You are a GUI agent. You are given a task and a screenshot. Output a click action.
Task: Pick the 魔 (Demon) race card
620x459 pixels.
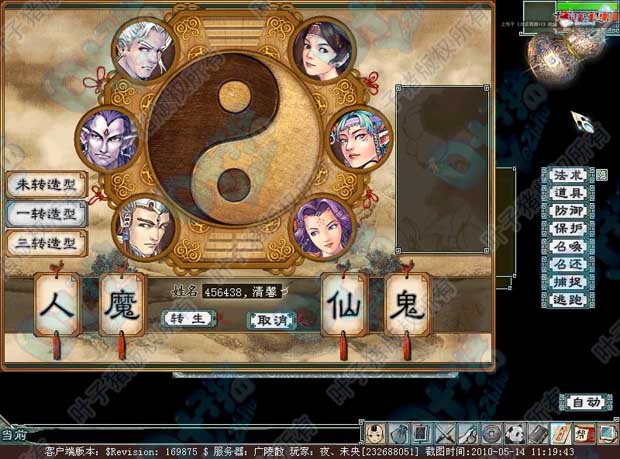(x=123, y=304)
